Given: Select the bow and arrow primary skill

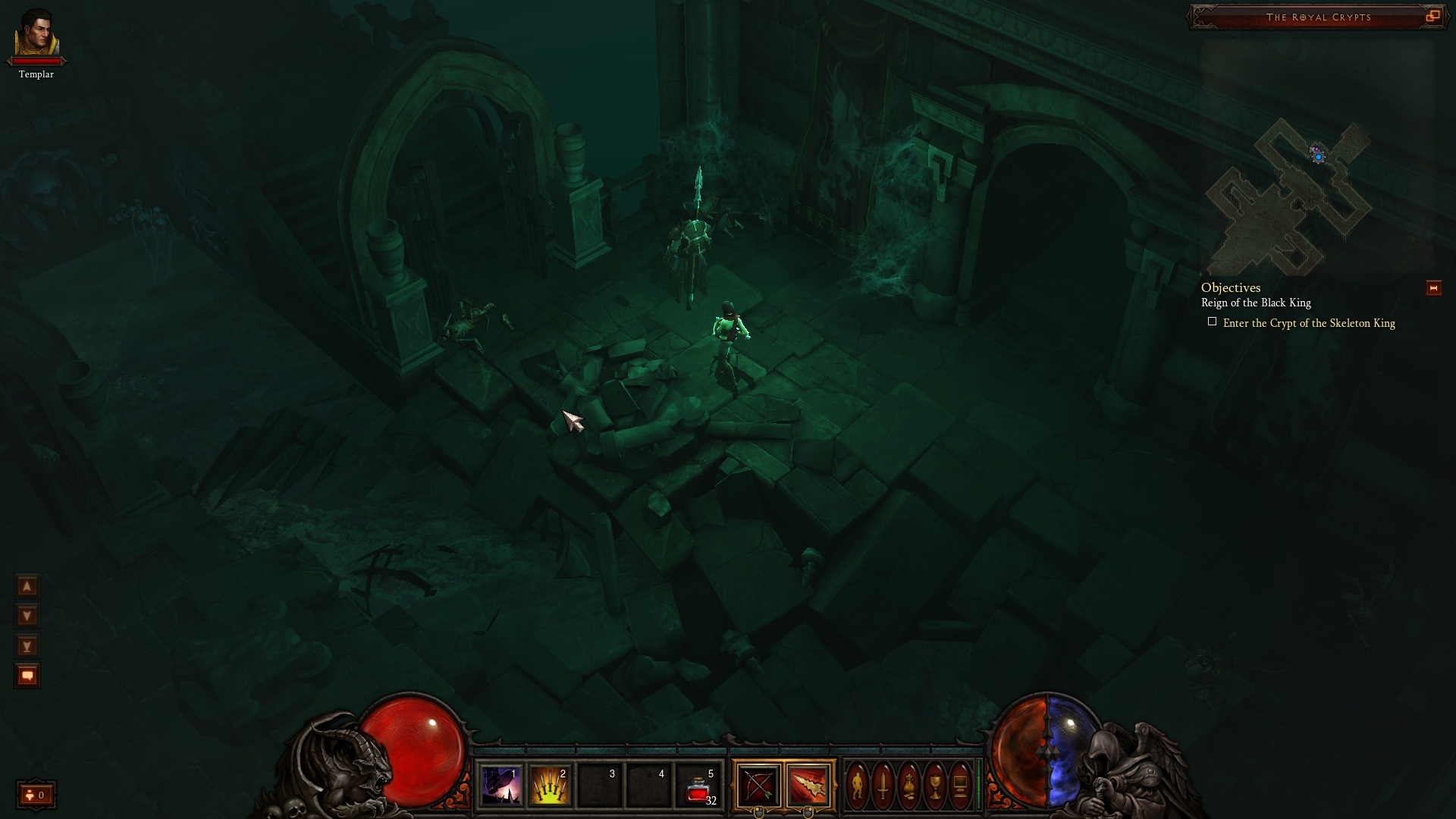Looking at the screenshot, I should (758, 786).
